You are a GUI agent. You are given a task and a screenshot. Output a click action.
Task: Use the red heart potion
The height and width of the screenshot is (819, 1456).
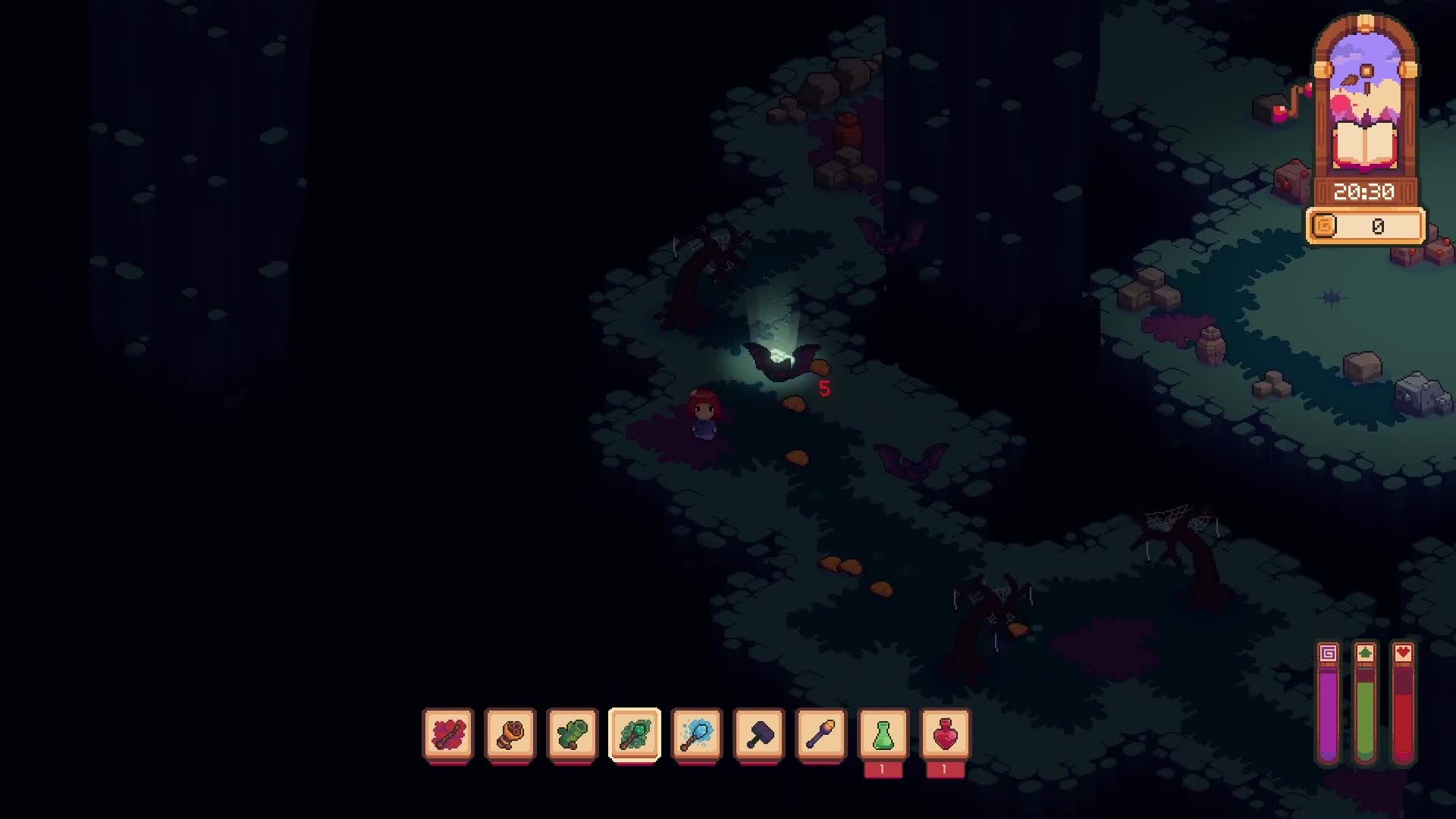tap(946, 734)
